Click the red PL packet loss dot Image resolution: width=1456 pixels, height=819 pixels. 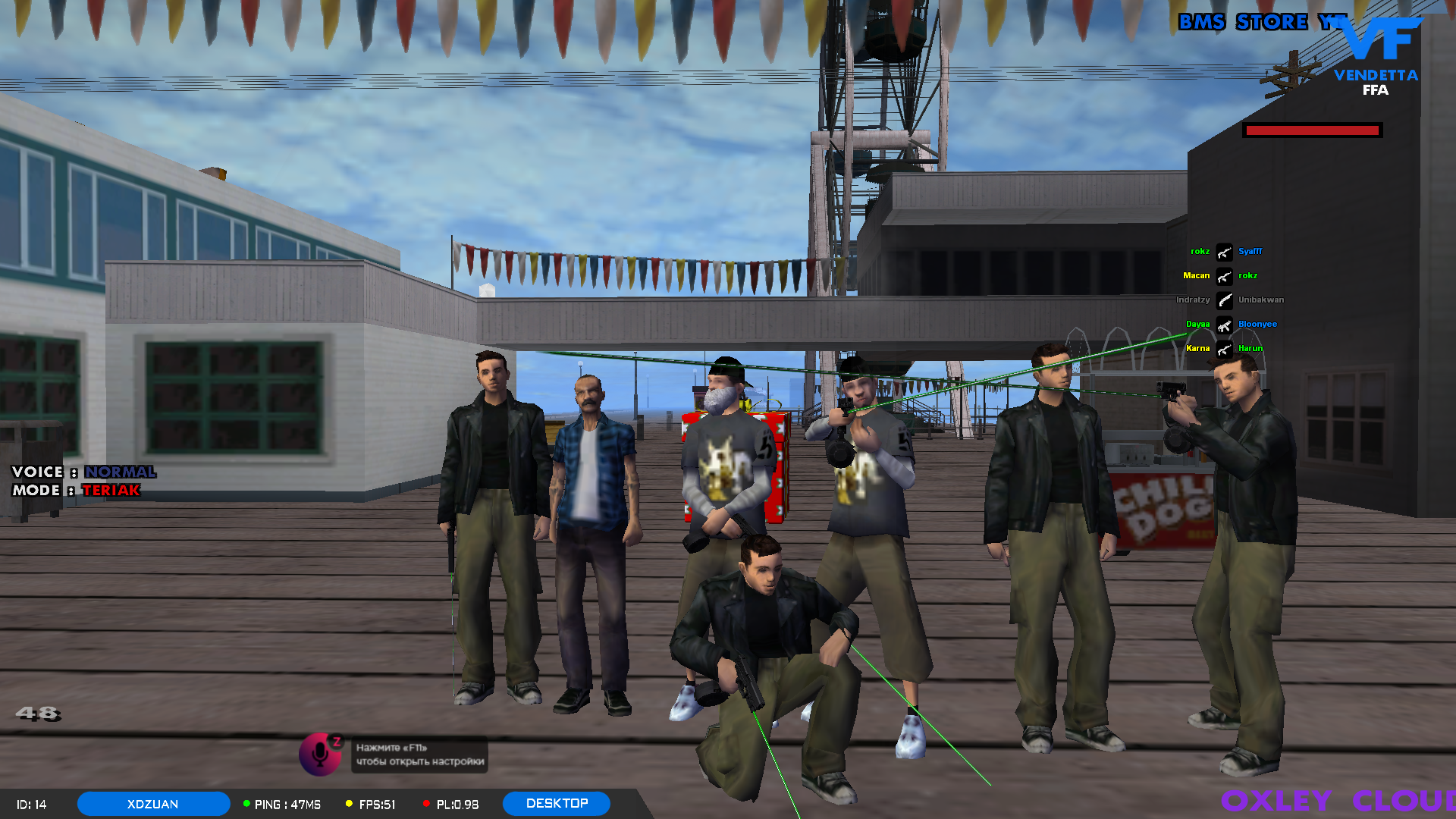coord(427,803)
